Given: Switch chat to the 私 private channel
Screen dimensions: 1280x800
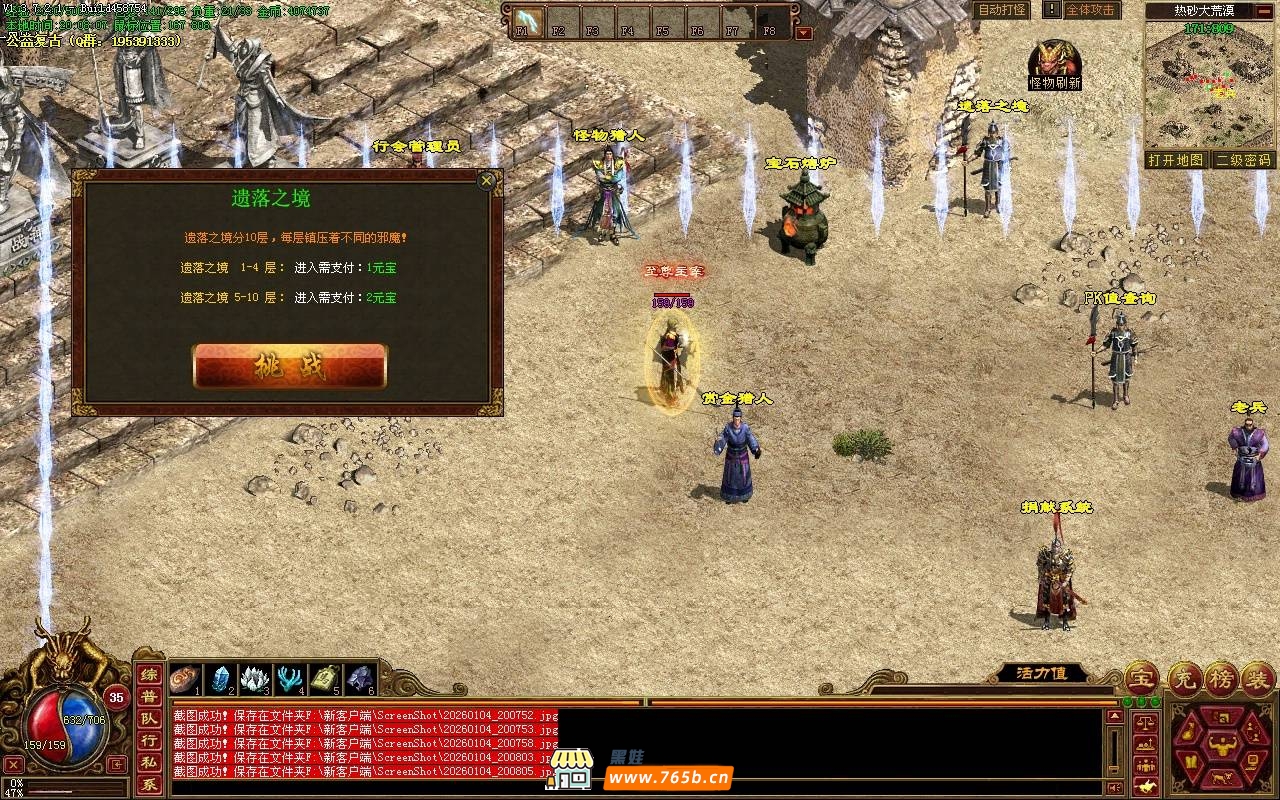Looking at the screenshot, I should pyautogui.click(x=148, y=763).
